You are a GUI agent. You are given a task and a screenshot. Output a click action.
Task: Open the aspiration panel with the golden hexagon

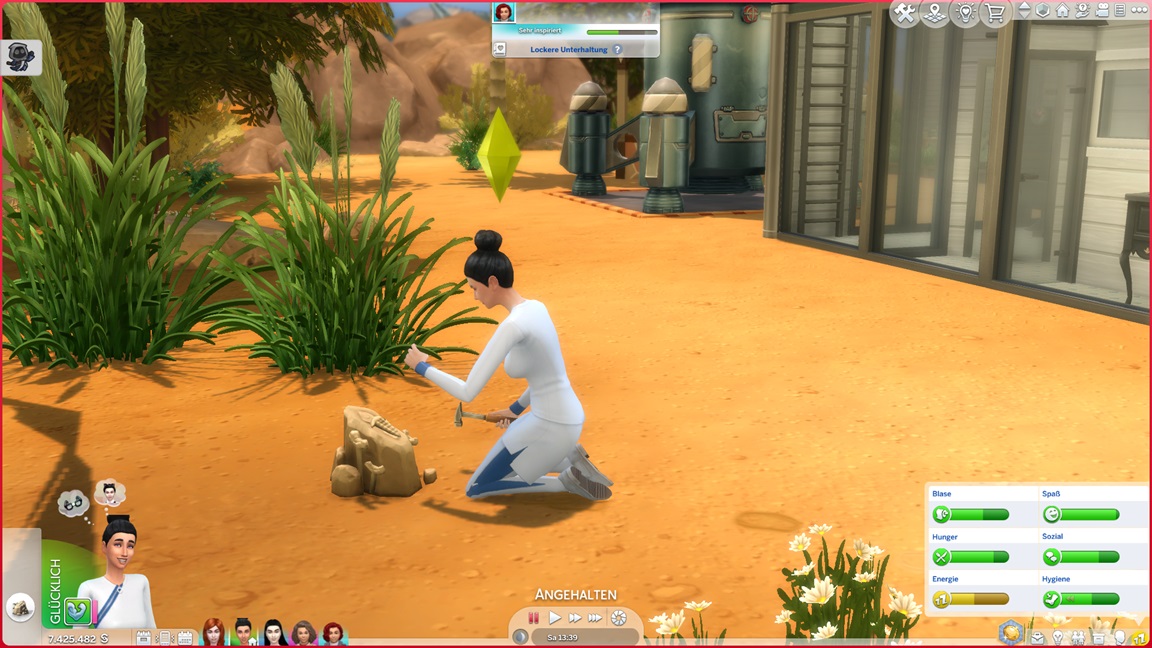click(1012, 634)
